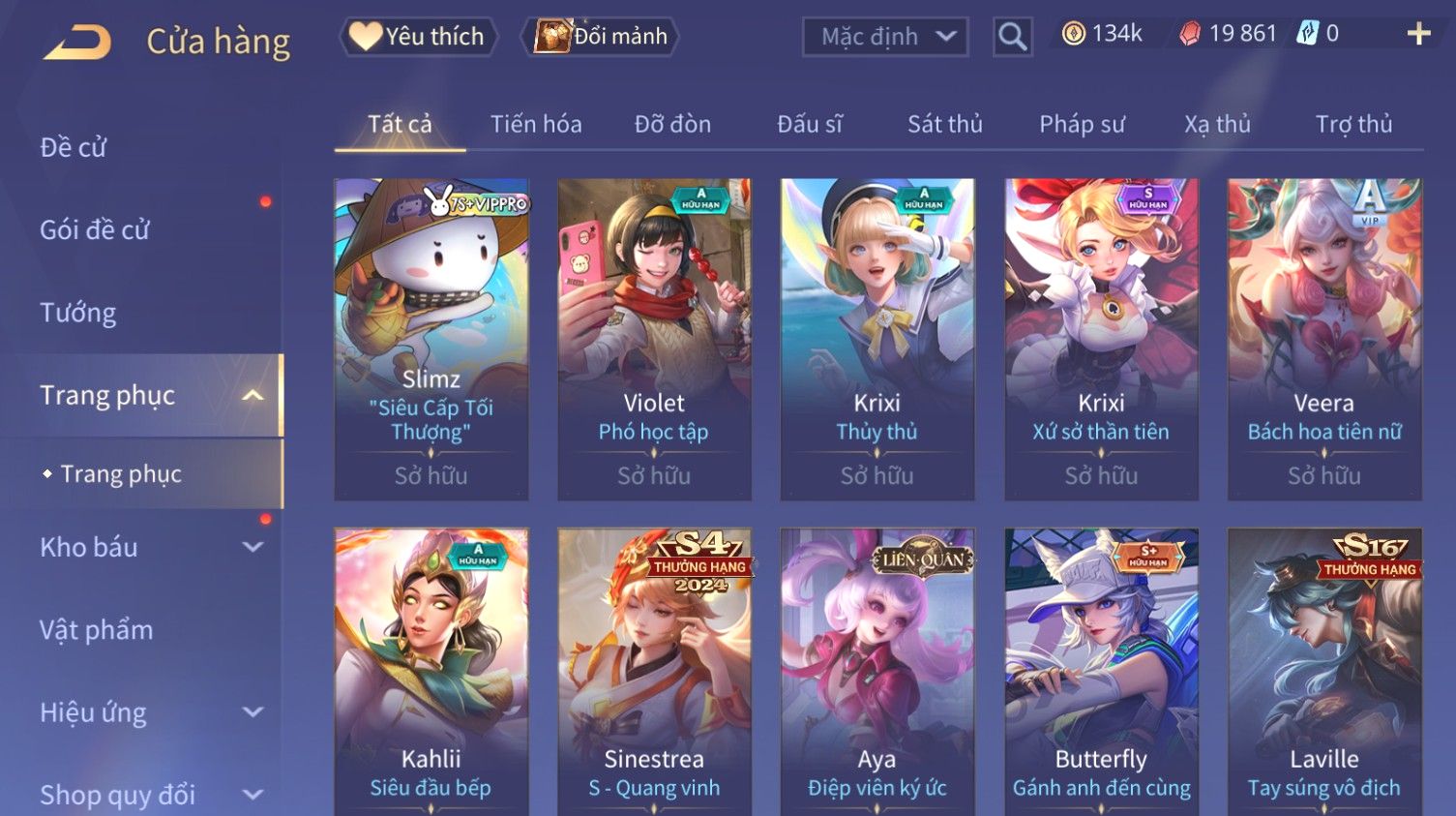
Task: Click the magnifying glass search button
Action: pos(1012,37)
